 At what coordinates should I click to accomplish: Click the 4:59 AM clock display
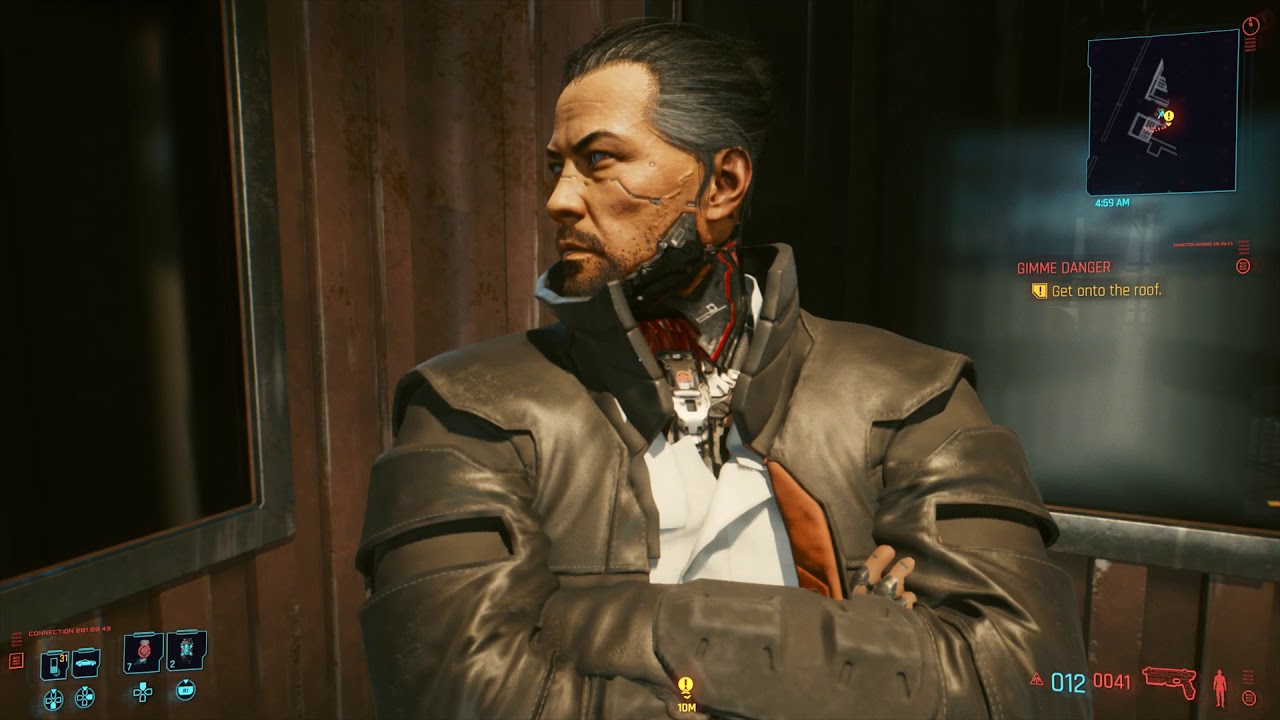click(1113, 202)
